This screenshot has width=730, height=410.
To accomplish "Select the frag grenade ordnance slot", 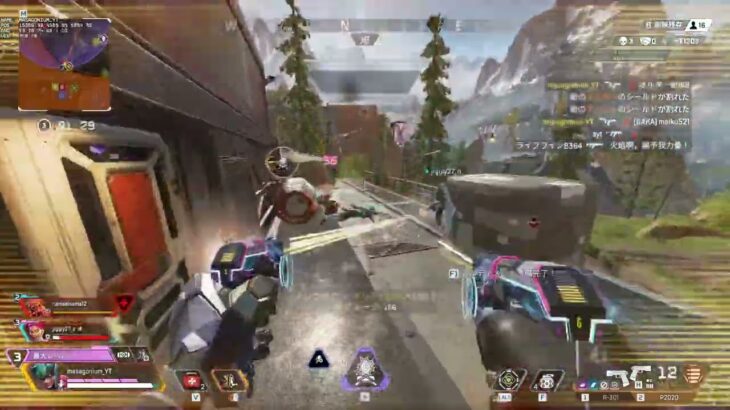I will pos(546,380).
